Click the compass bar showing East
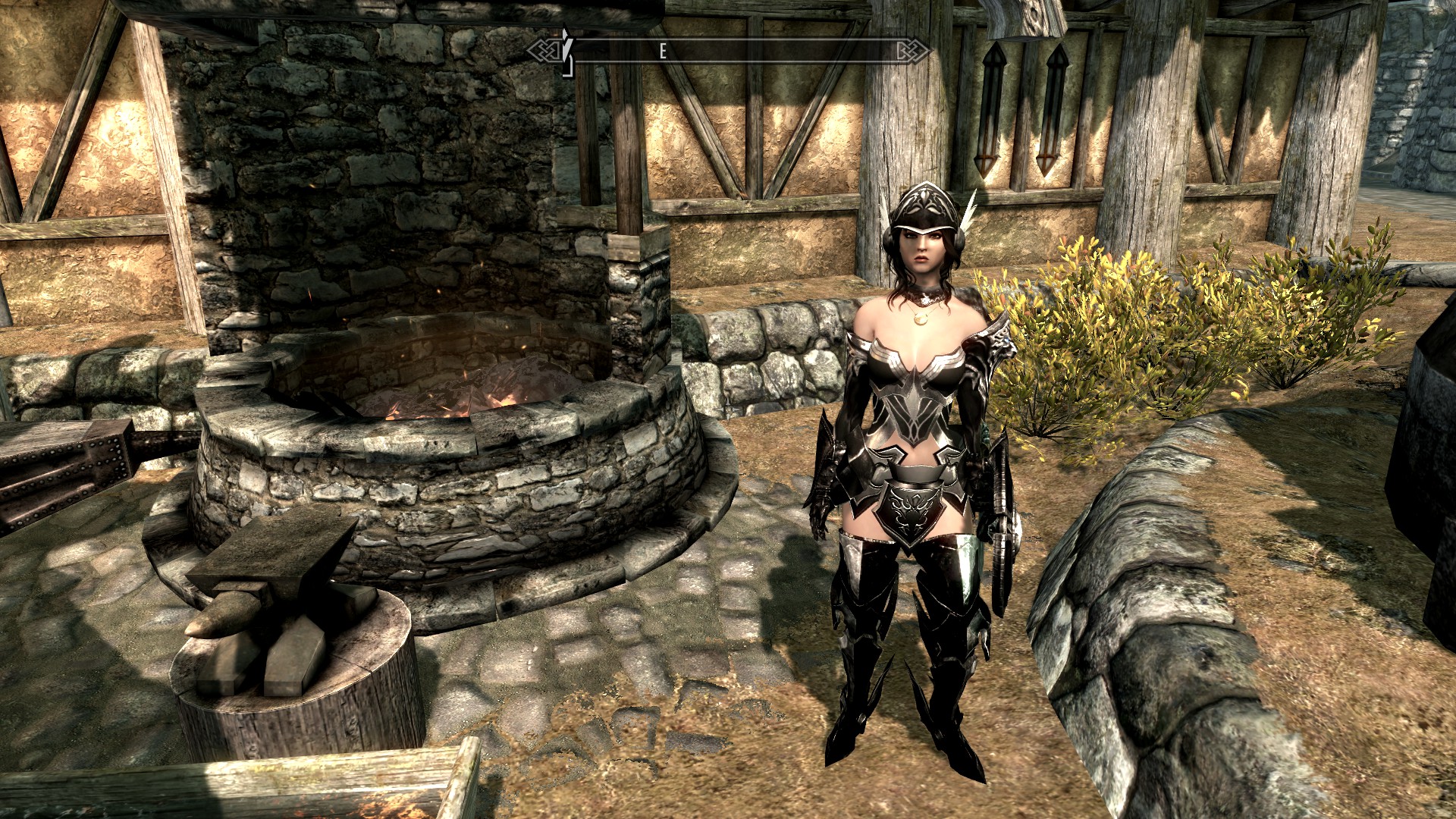Image resolution: width=1456 pixels, height=819 pixels. click(x=728, y=51)
